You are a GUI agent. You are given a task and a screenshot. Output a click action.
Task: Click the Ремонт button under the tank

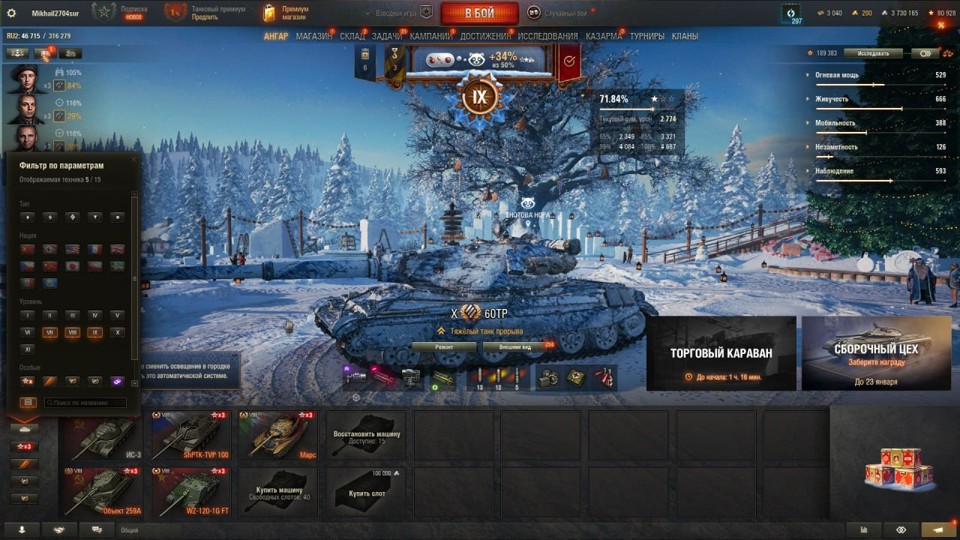tap(442, 347)
